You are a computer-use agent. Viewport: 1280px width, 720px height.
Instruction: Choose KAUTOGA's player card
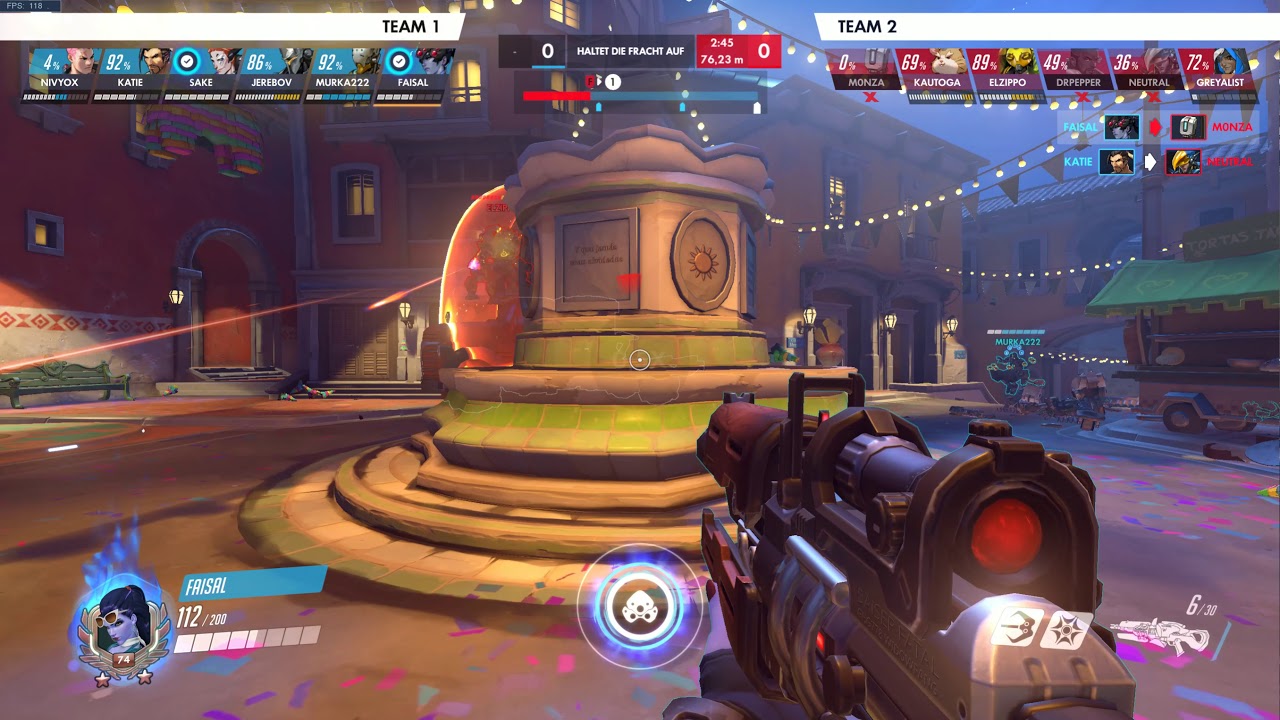[x=936, y=72]
